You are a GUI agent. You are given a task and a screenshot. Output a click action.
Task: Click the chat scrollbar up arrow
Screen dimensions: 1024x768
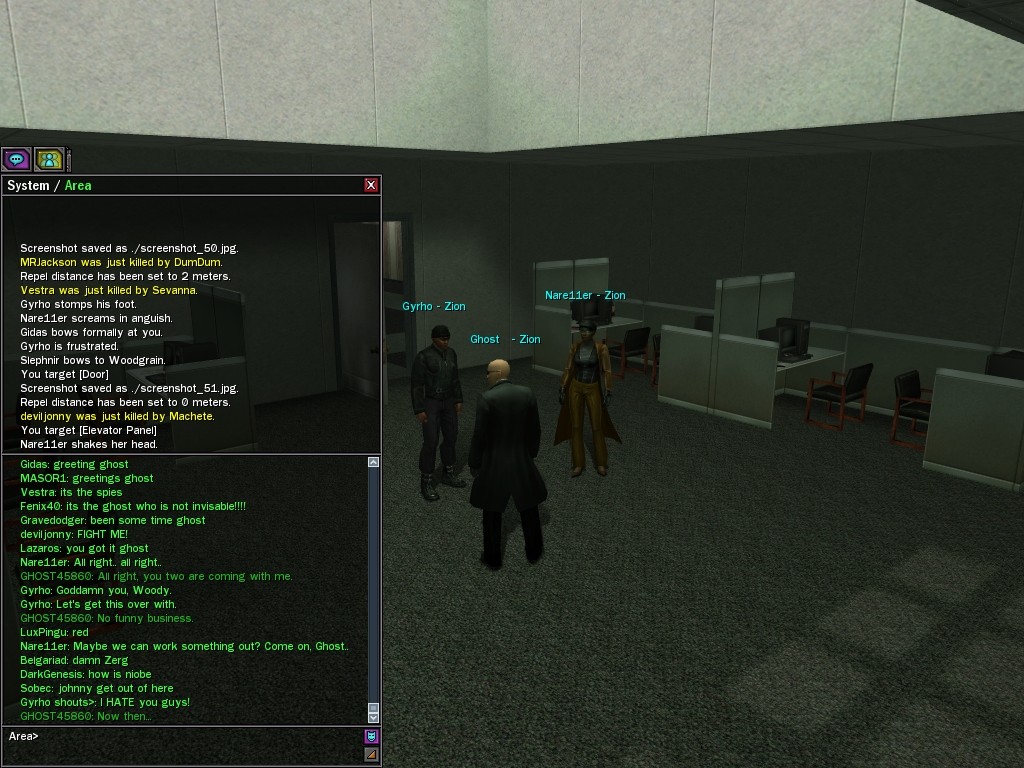[x=373, y=462]
